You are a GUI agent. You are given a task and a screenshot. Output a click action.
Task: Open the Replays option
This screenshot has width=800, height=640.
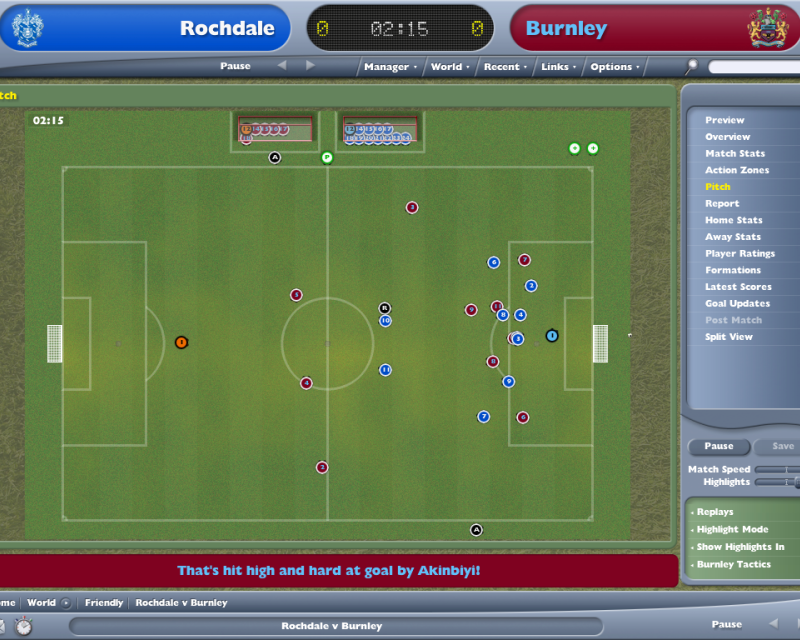coord(714,512)
